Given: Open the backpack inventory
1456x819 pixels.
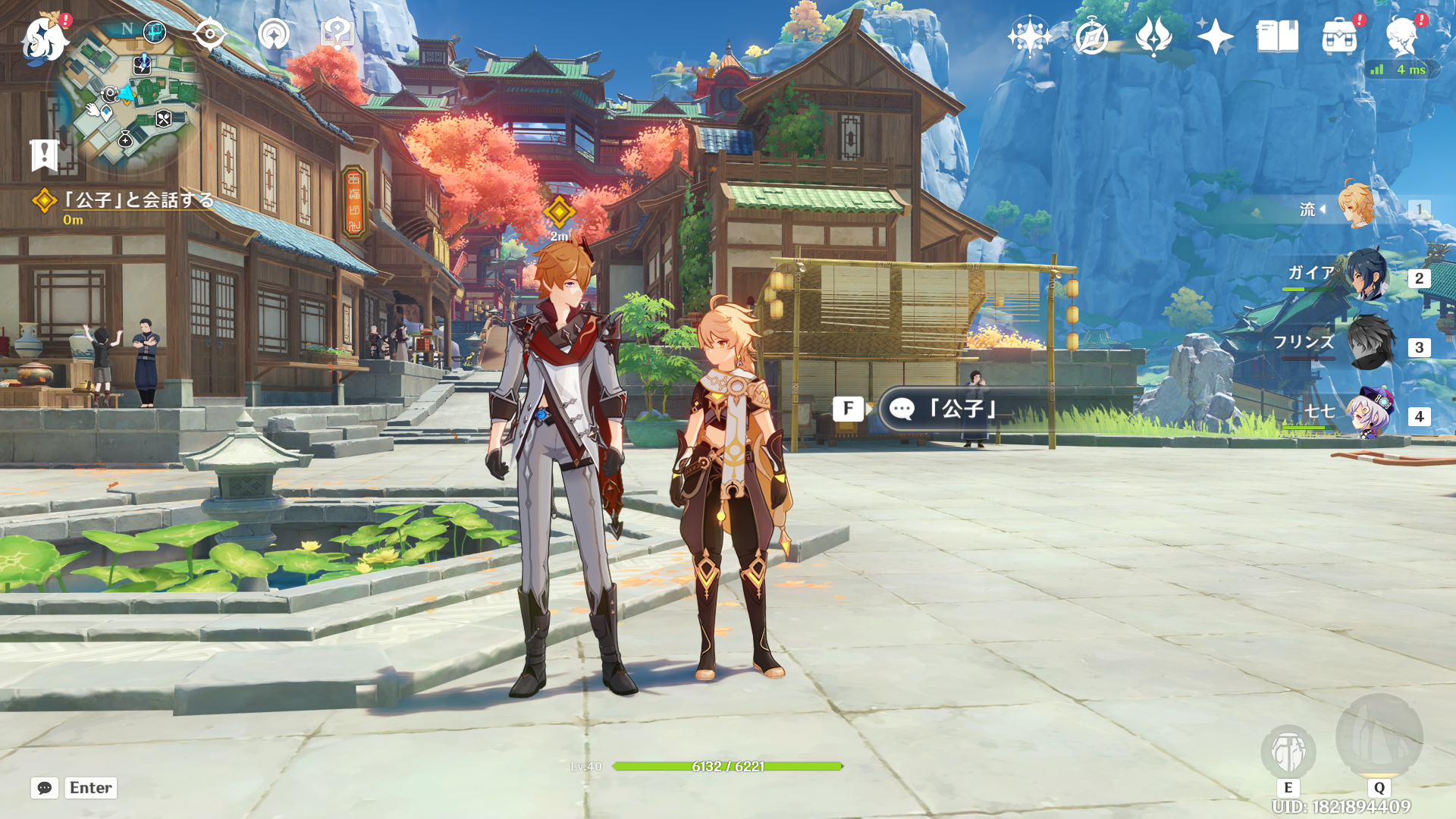Looking at the screenshot, I should [1339, 36].
